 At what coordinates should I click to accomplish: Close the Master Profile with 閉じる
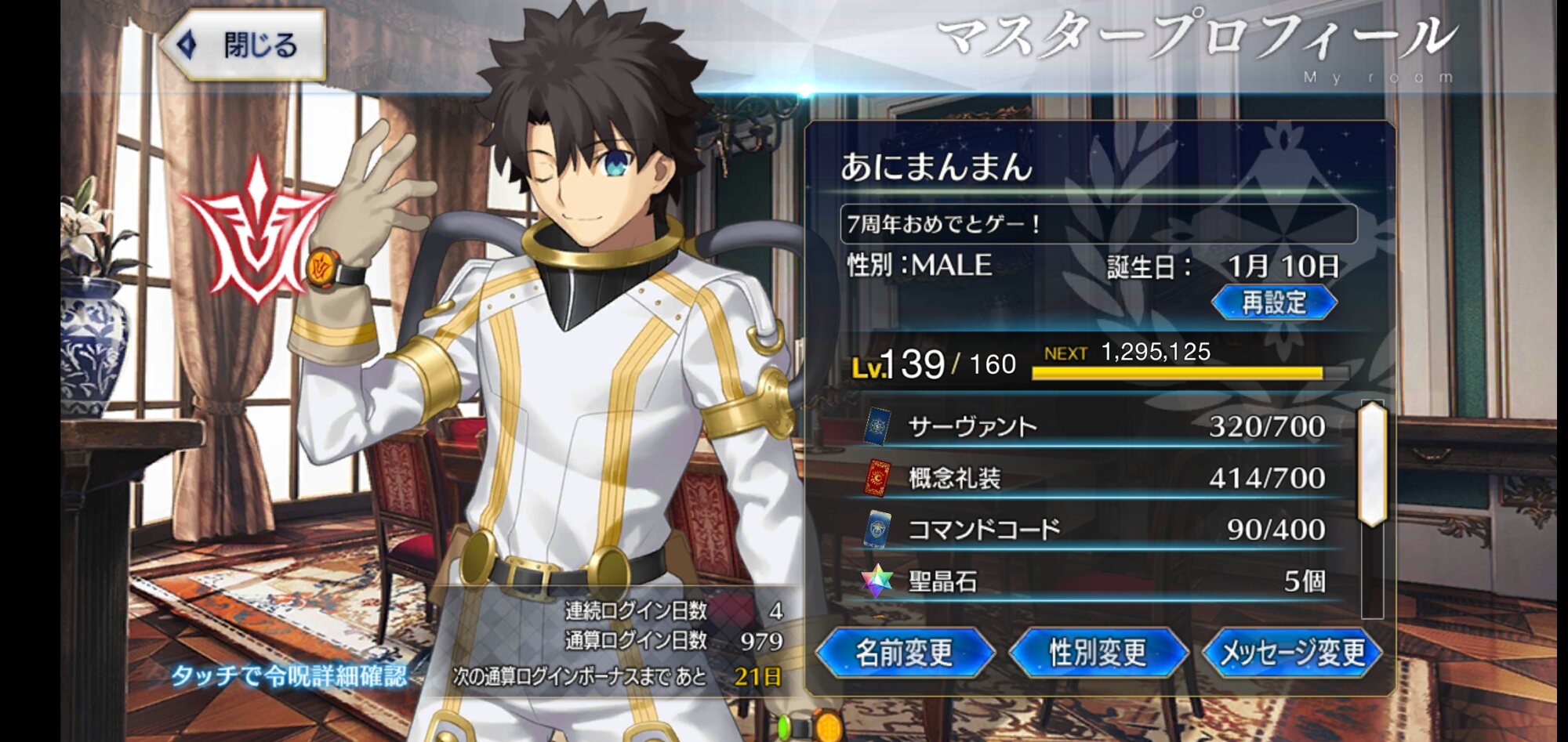[245, 45]
